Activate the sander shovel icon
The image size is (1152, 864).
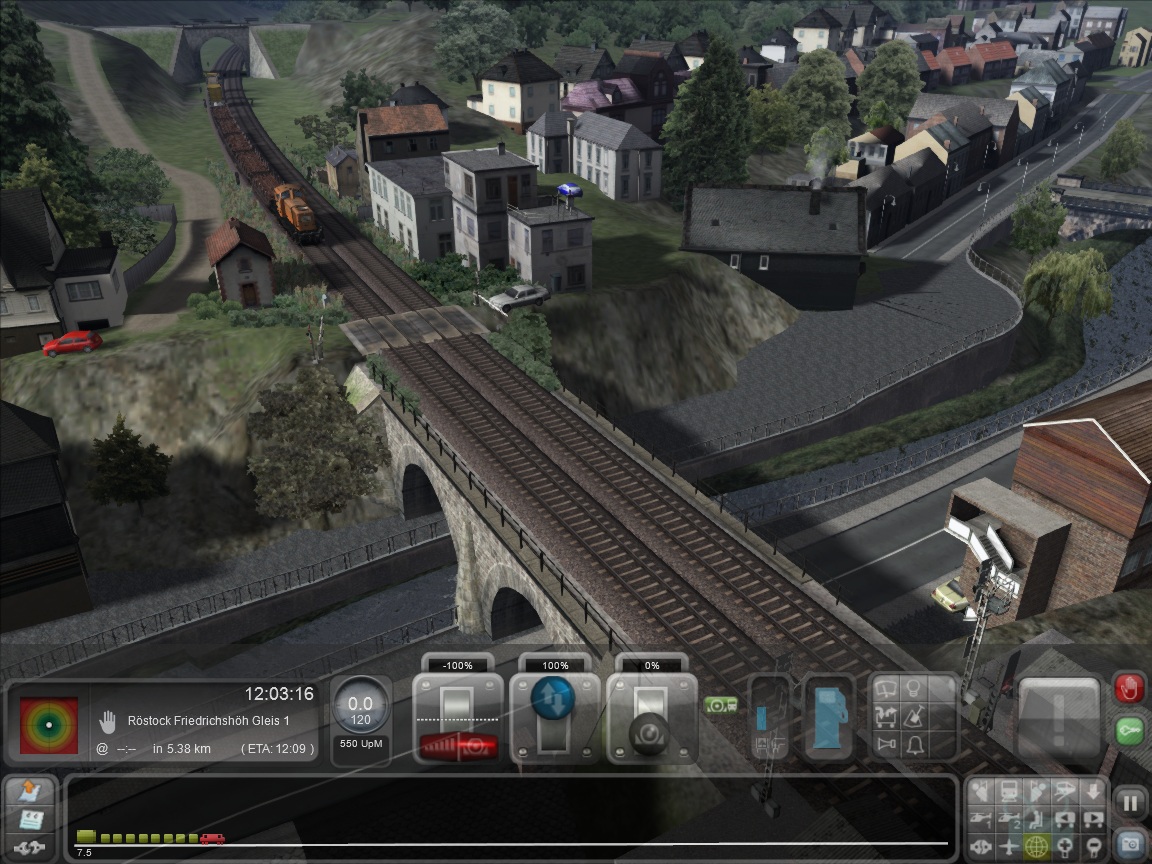912,717
